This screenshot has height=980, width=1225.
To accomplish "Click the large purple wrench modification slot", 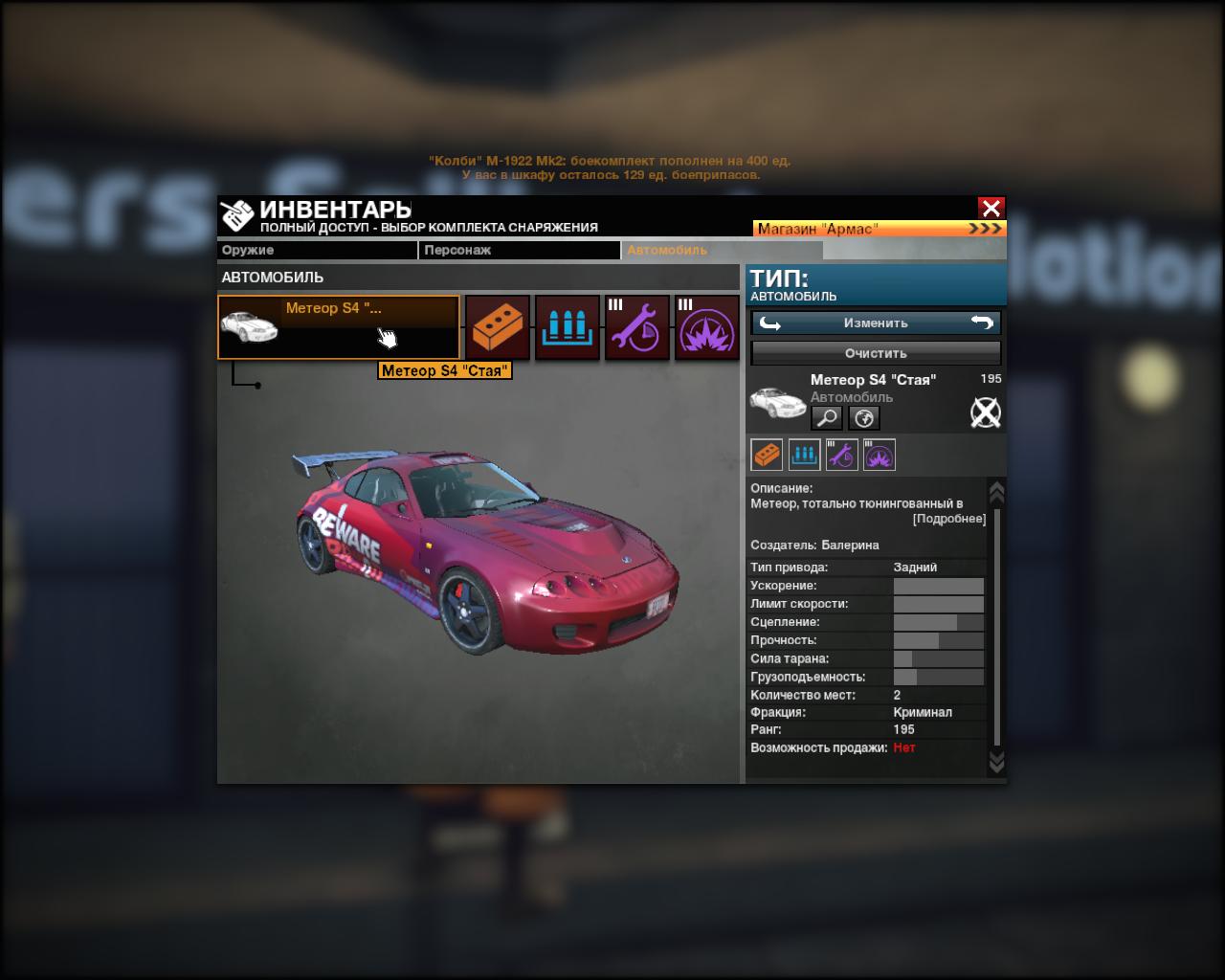I will coord(637,327).
